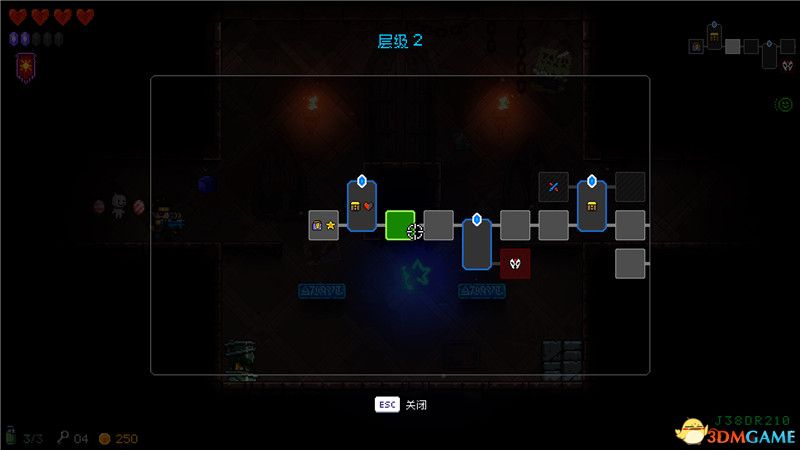Choose the lone treasure chest teleporter room
Screen dimensions: 800x450
592,205
